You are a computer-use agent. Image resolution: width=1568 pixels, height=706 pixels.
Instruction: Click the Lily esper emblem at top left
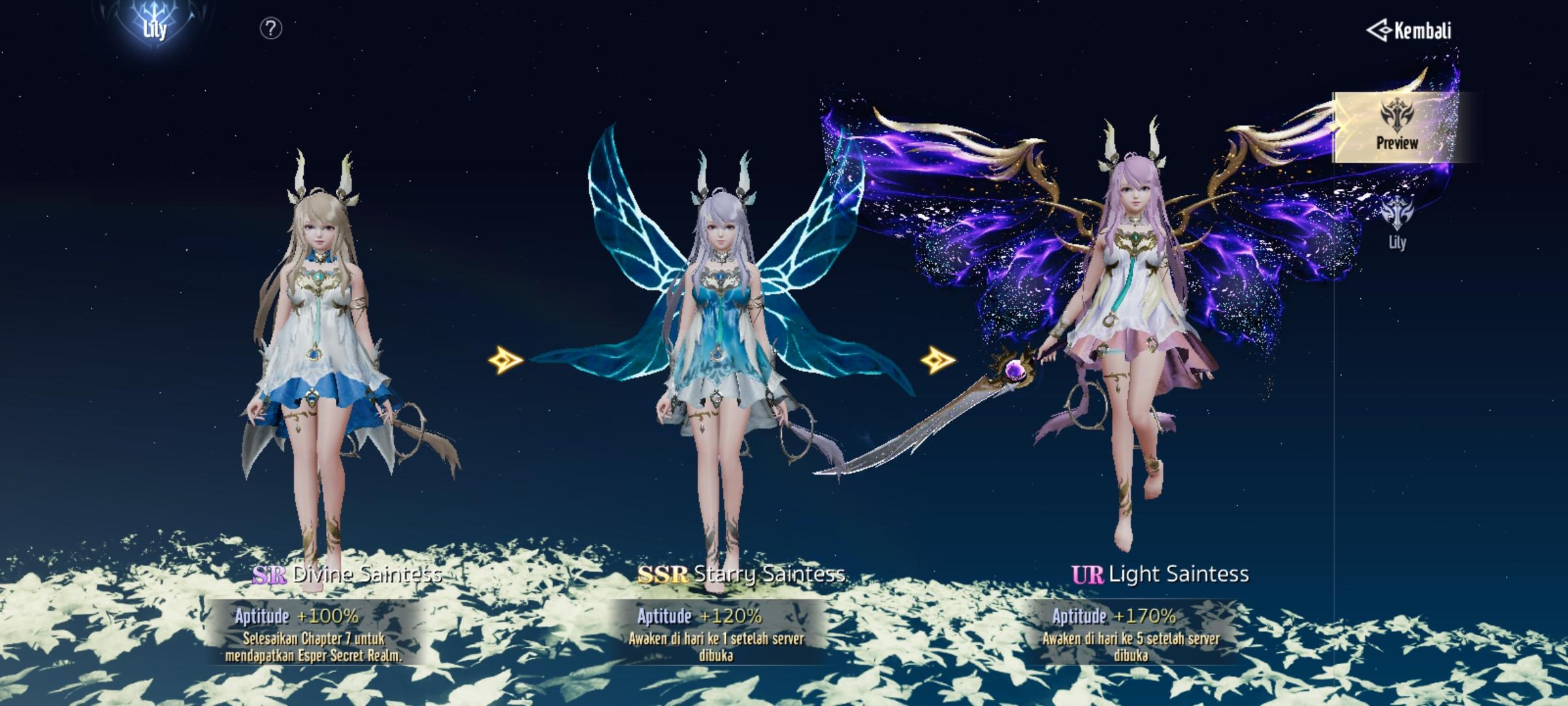[154, 26]
